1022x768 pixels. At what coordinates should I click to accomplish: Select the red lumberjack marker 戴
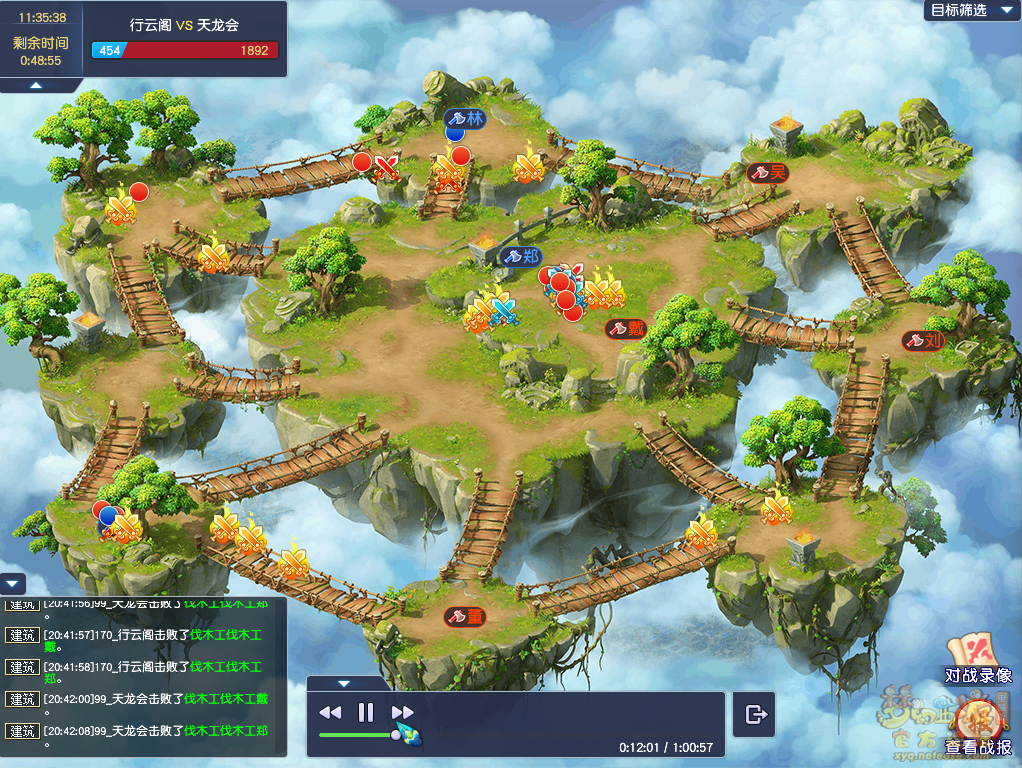pyautogui.click(x=627, y=328)
